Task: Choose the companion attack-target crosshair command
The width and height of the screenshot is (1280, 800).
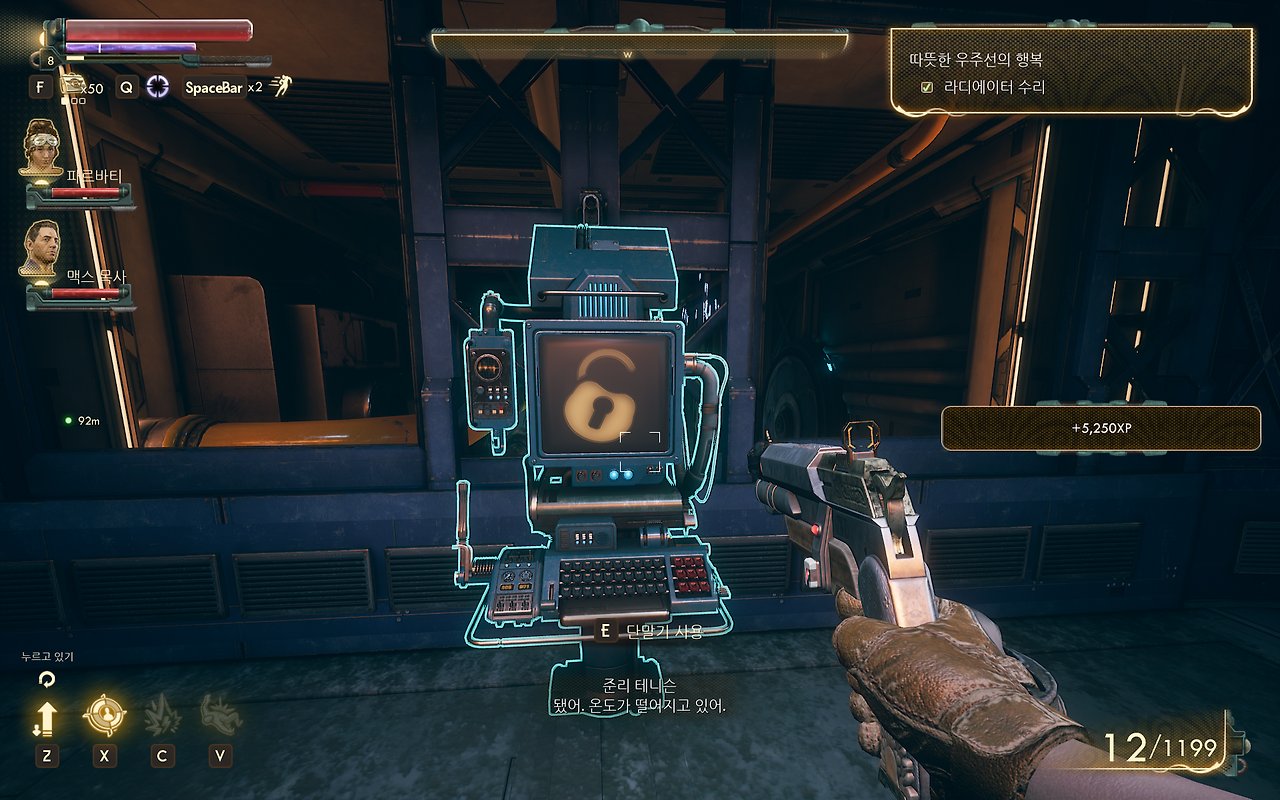Action: [104, 715]
